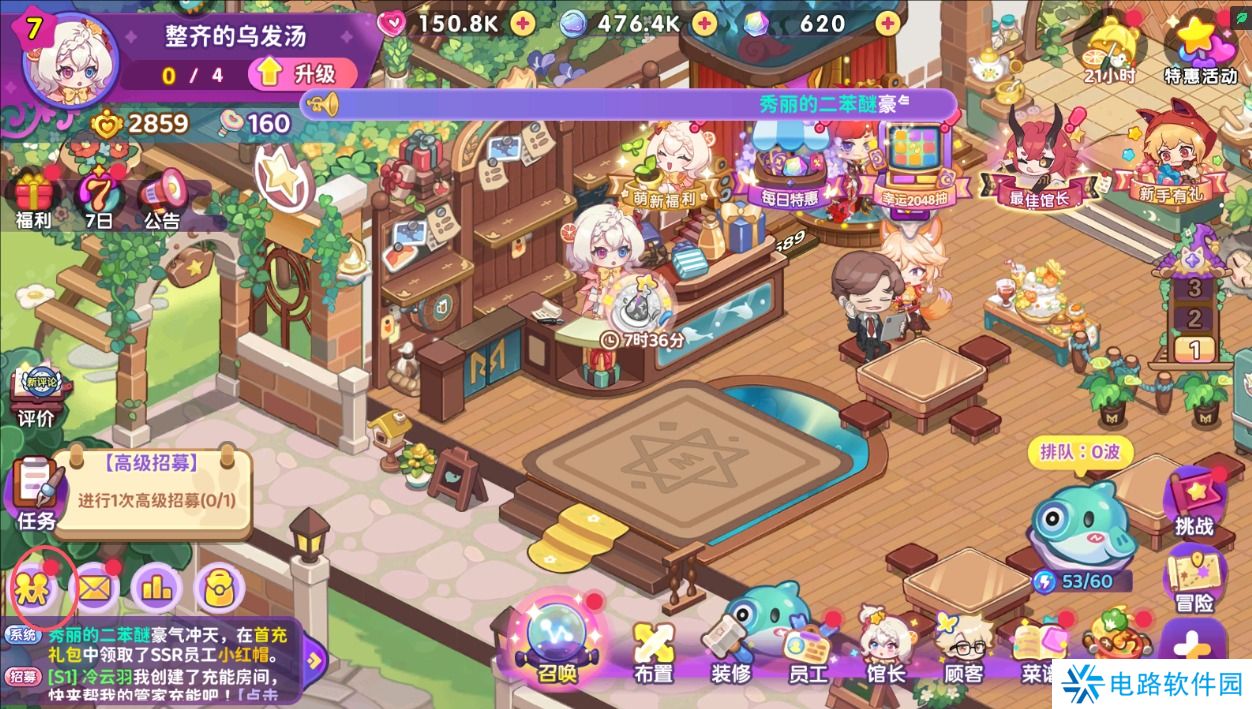Open the 顾客 customers menu

pyautogui.click(x=963, y=650)
